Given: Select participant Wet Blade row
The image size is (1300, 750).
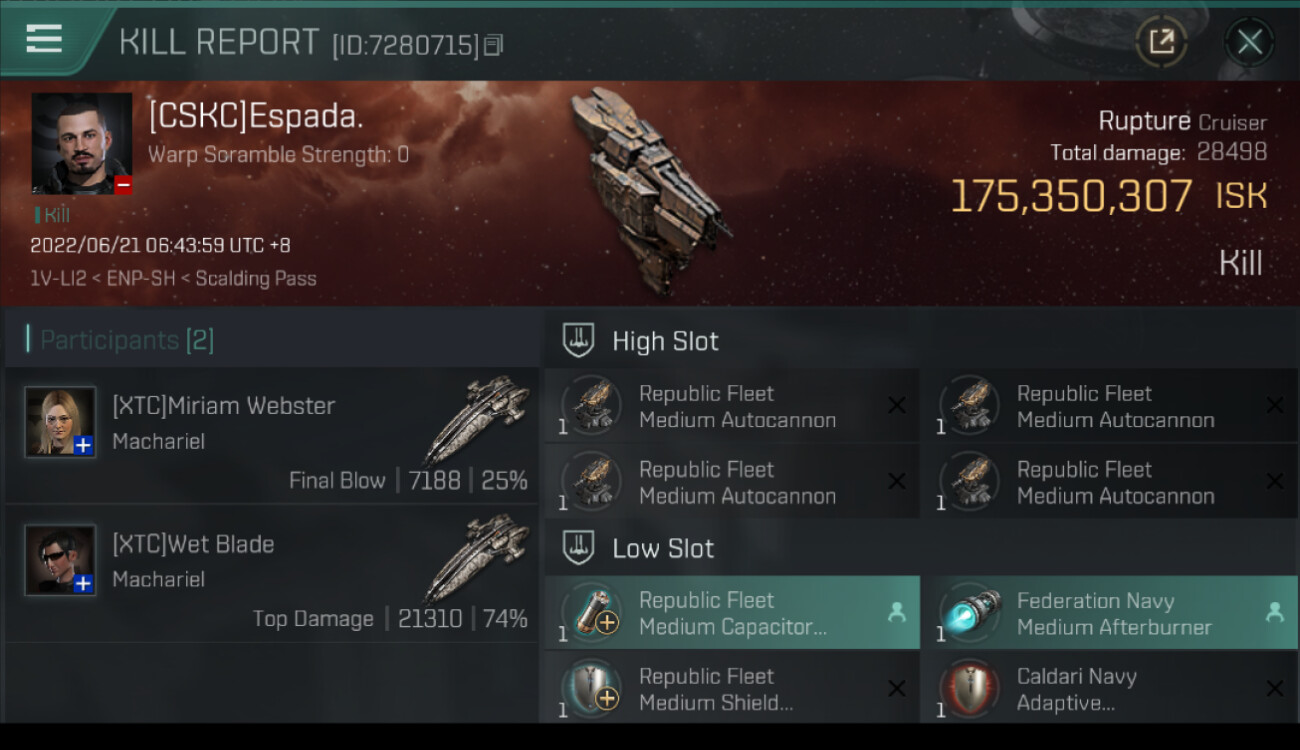Looking at the screenshot, I should coord(272,573).
